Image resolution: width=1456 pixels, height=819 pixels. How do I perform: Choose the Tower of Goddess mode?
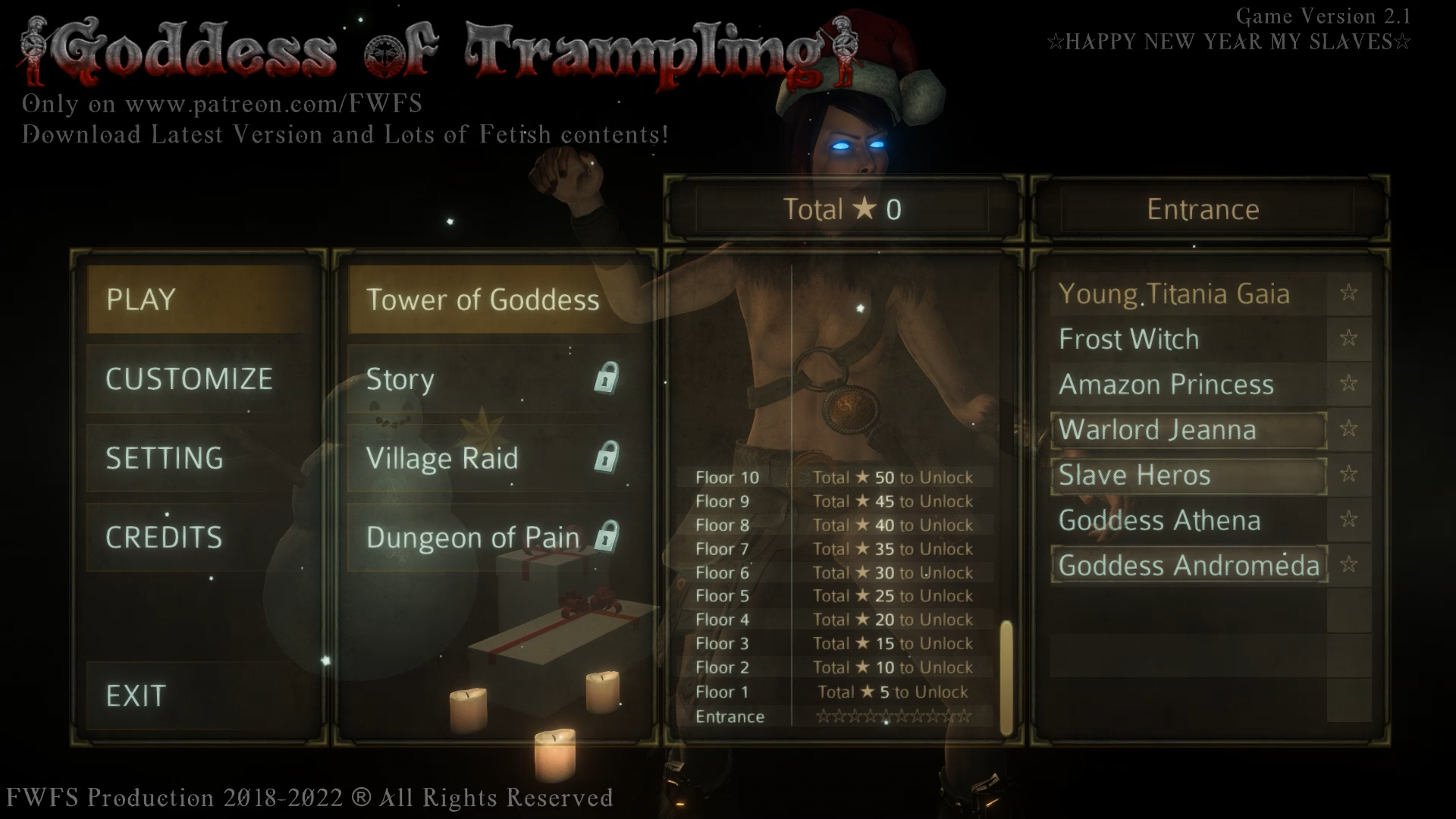pyautogui.click(x=493, y=300)
